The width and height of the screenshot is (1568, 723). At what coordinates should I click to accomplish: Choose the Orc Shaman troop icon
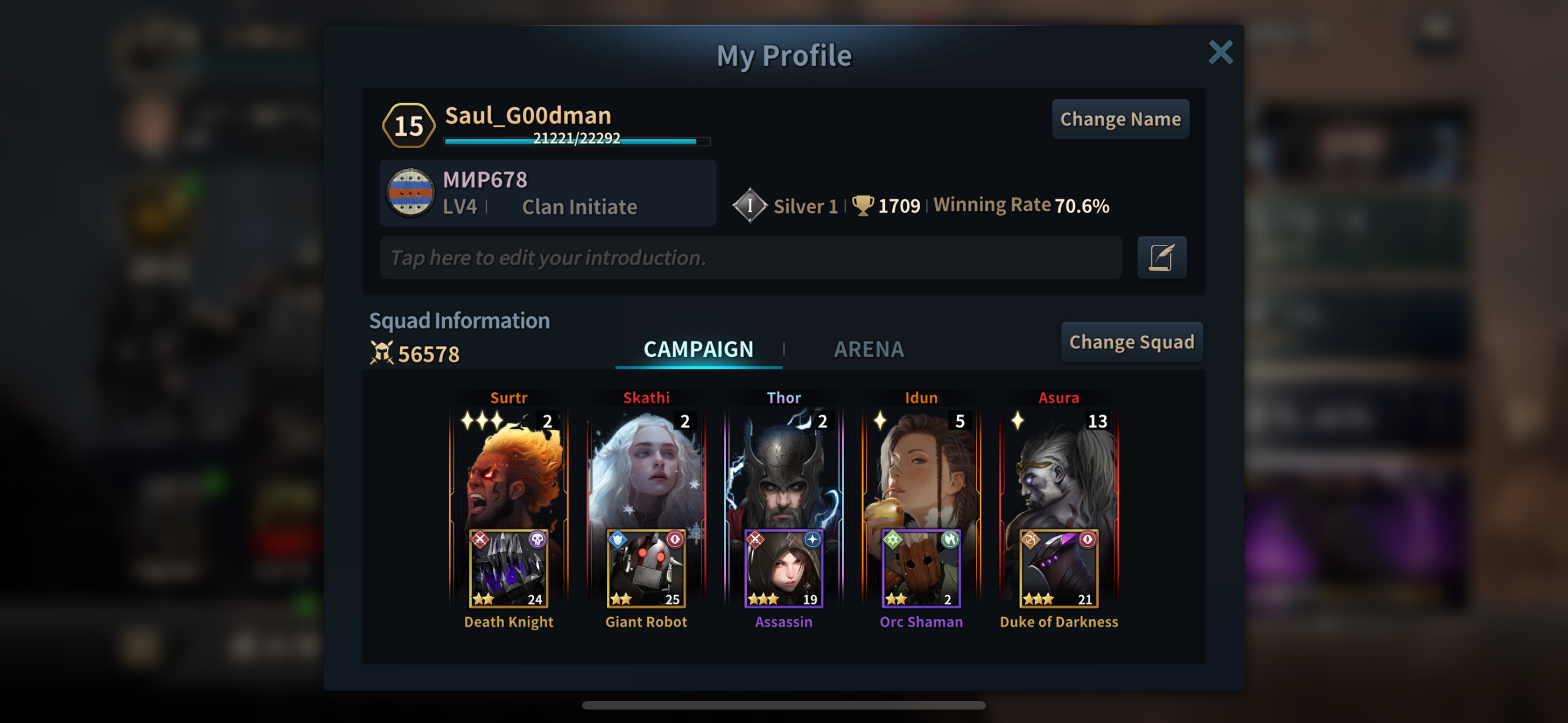[x=921, y=568]
